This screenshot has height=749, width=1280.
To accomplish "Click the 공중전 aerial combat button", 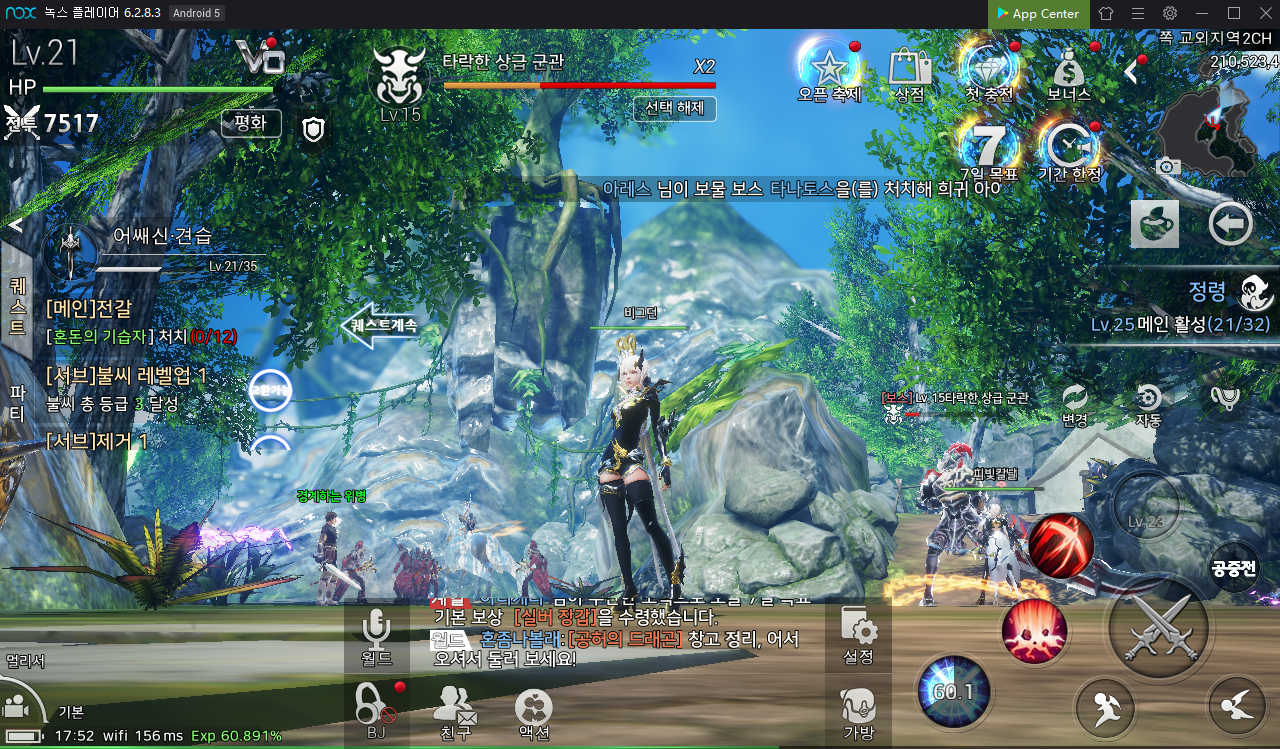I will (x=1234, y=568).
